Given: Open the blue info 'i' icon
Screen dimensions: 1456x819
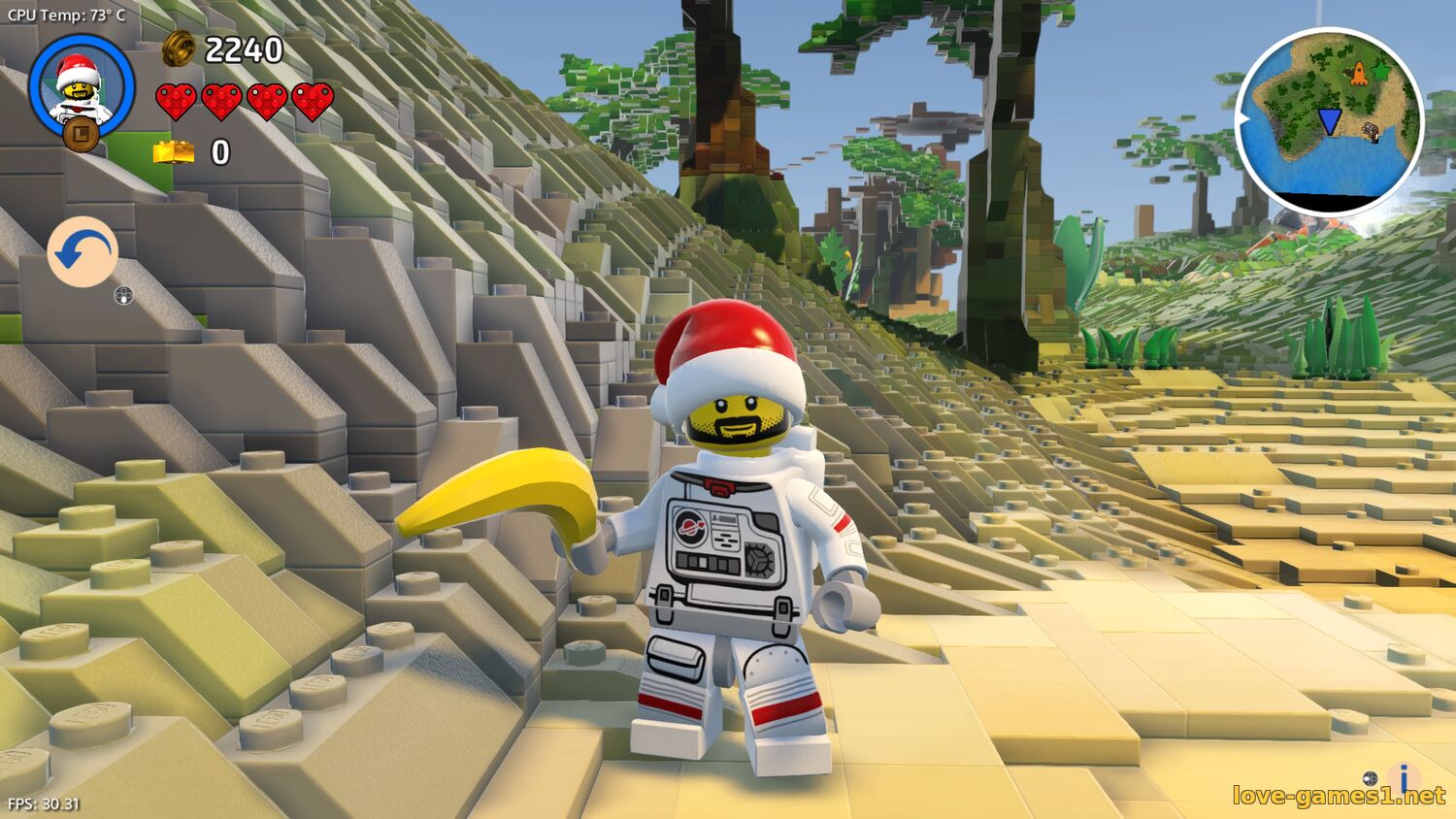Looking at the screenshot, I should click(1403, 778).
